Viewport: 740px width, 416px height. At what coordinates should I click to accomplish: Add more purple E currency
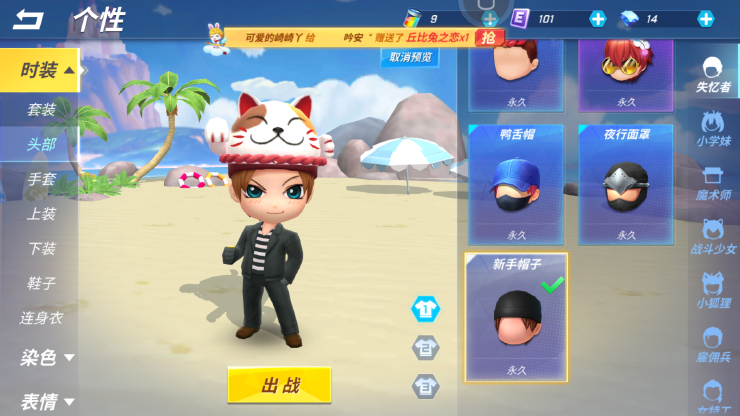point(598,18)
